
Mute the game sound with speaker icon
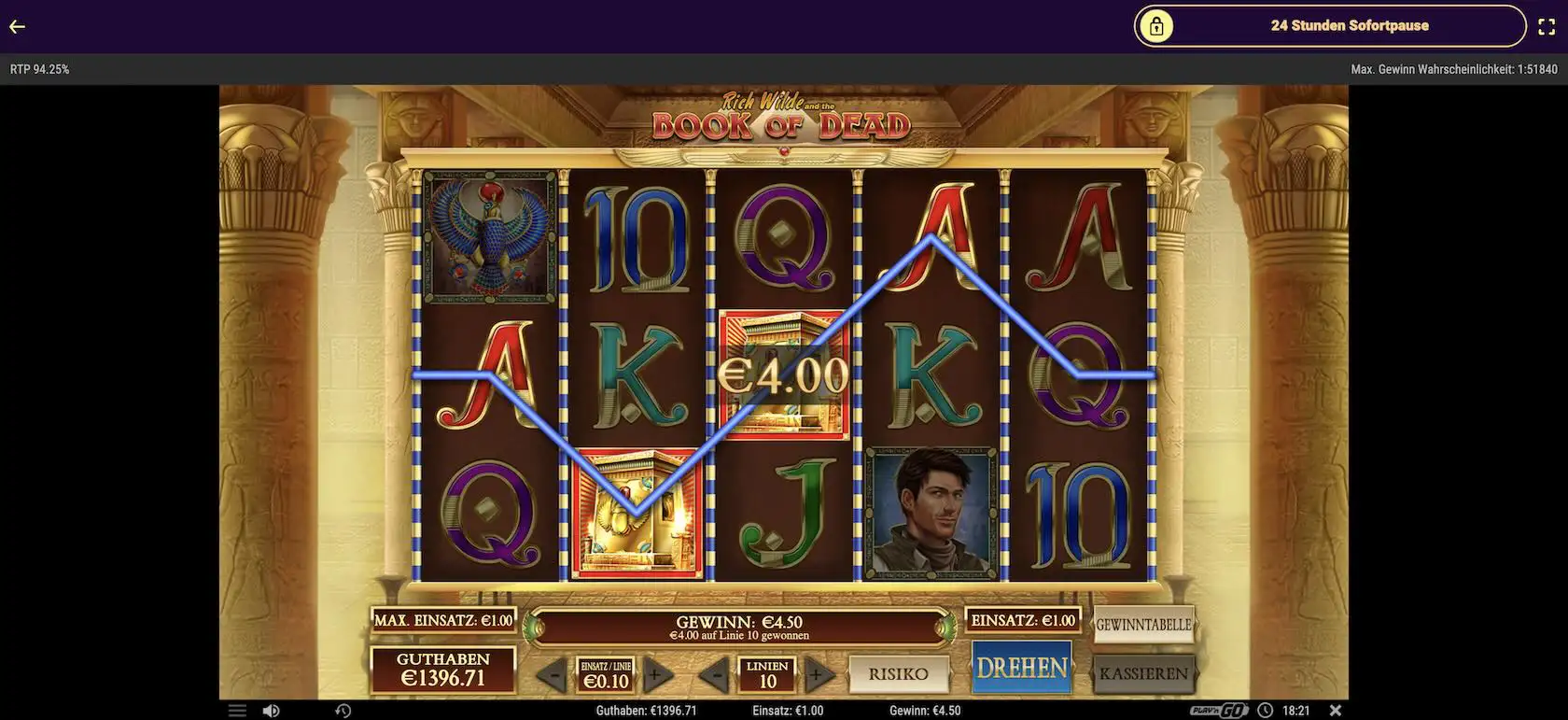click(x=272, y=710)
